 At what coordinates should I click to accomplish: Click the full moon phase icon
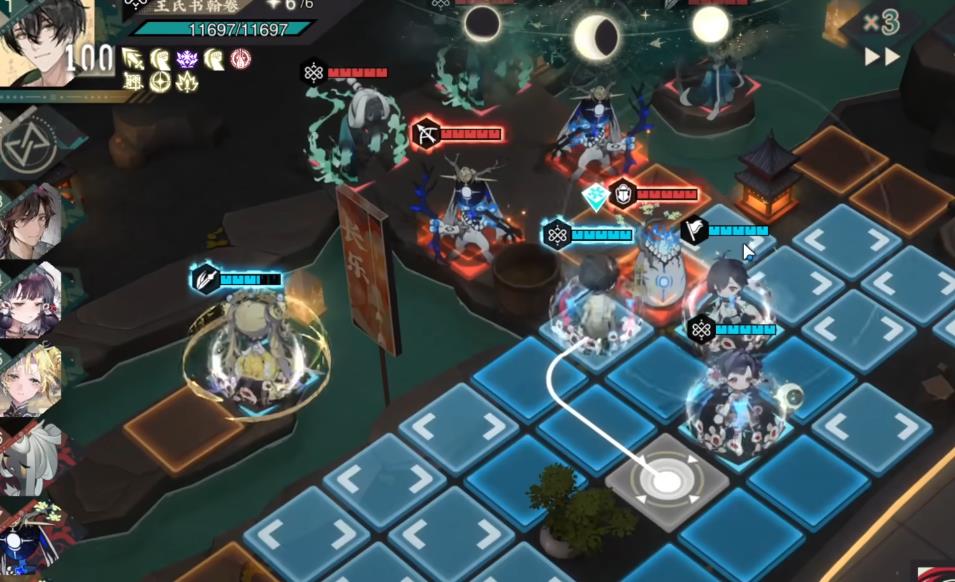pyautogui.click(x=711, y=24)
